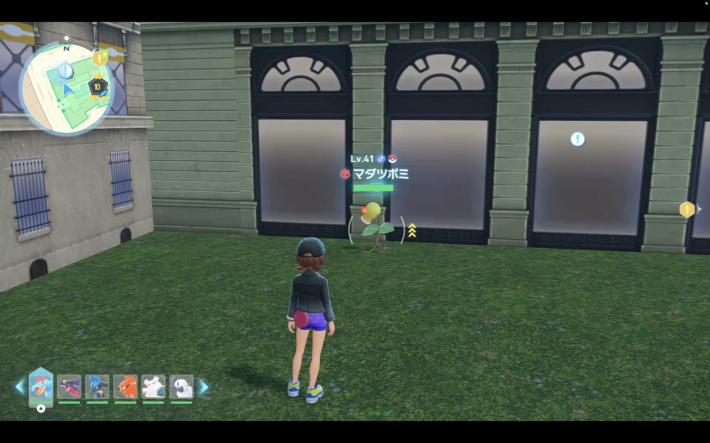Image resolution: width=710 pixels, height=443 pixels.
Task: Select Feraligatr in the party bar
Action: pos(41,385)
